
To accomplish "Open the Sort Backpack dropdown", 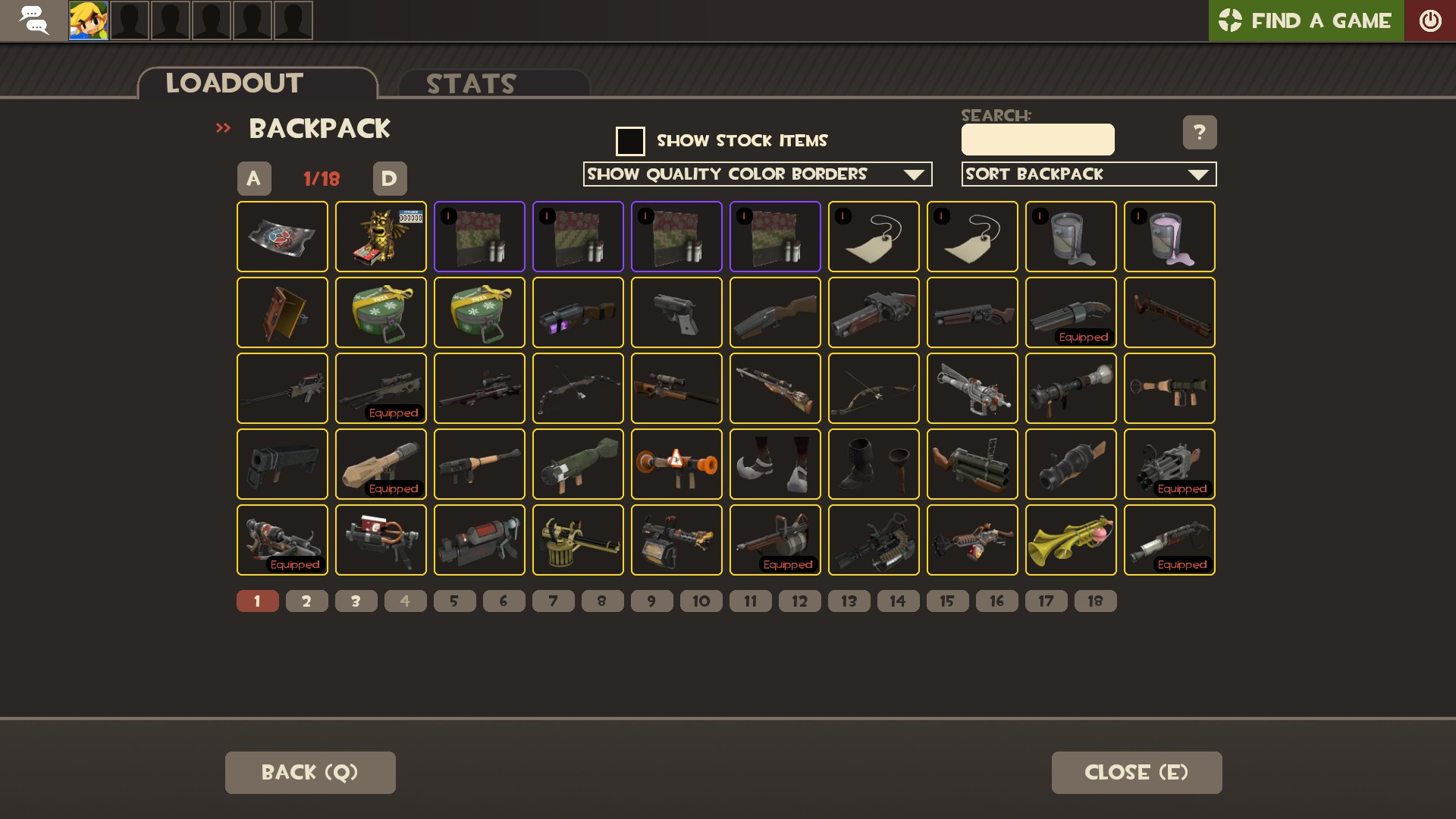I will point(1089,174).
